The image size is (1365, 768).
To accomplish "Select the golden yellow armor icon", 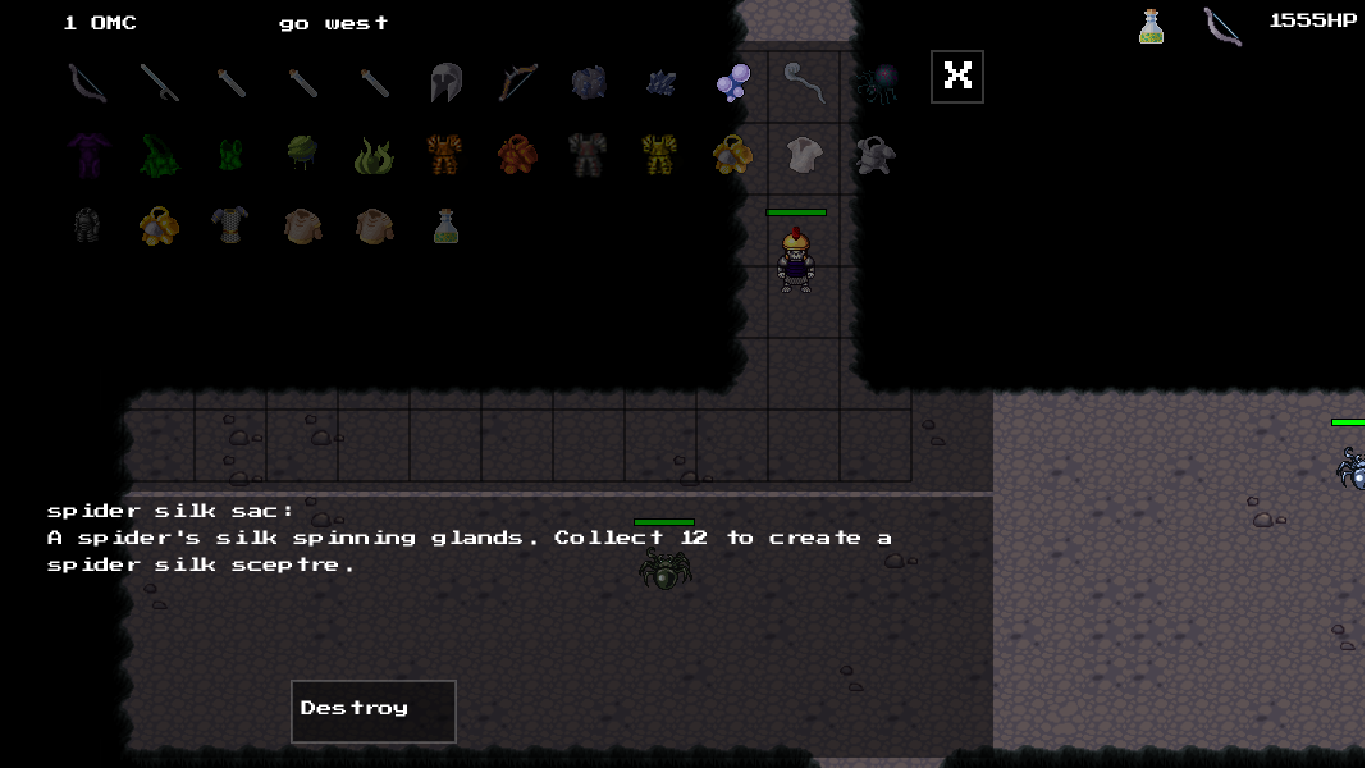I will pos(659,155).
